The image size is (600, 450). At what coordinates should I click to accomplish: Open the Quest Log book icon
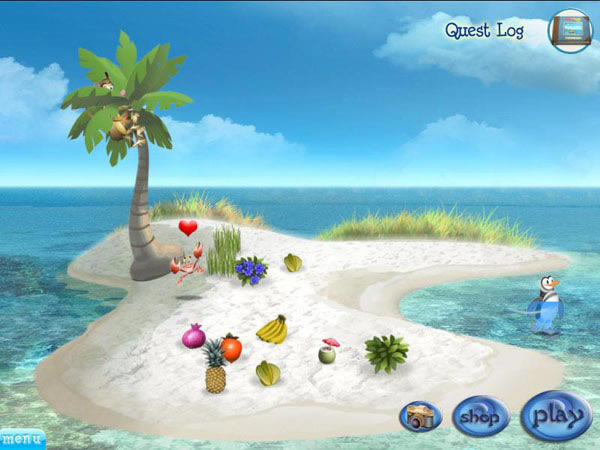pos(570,30)
